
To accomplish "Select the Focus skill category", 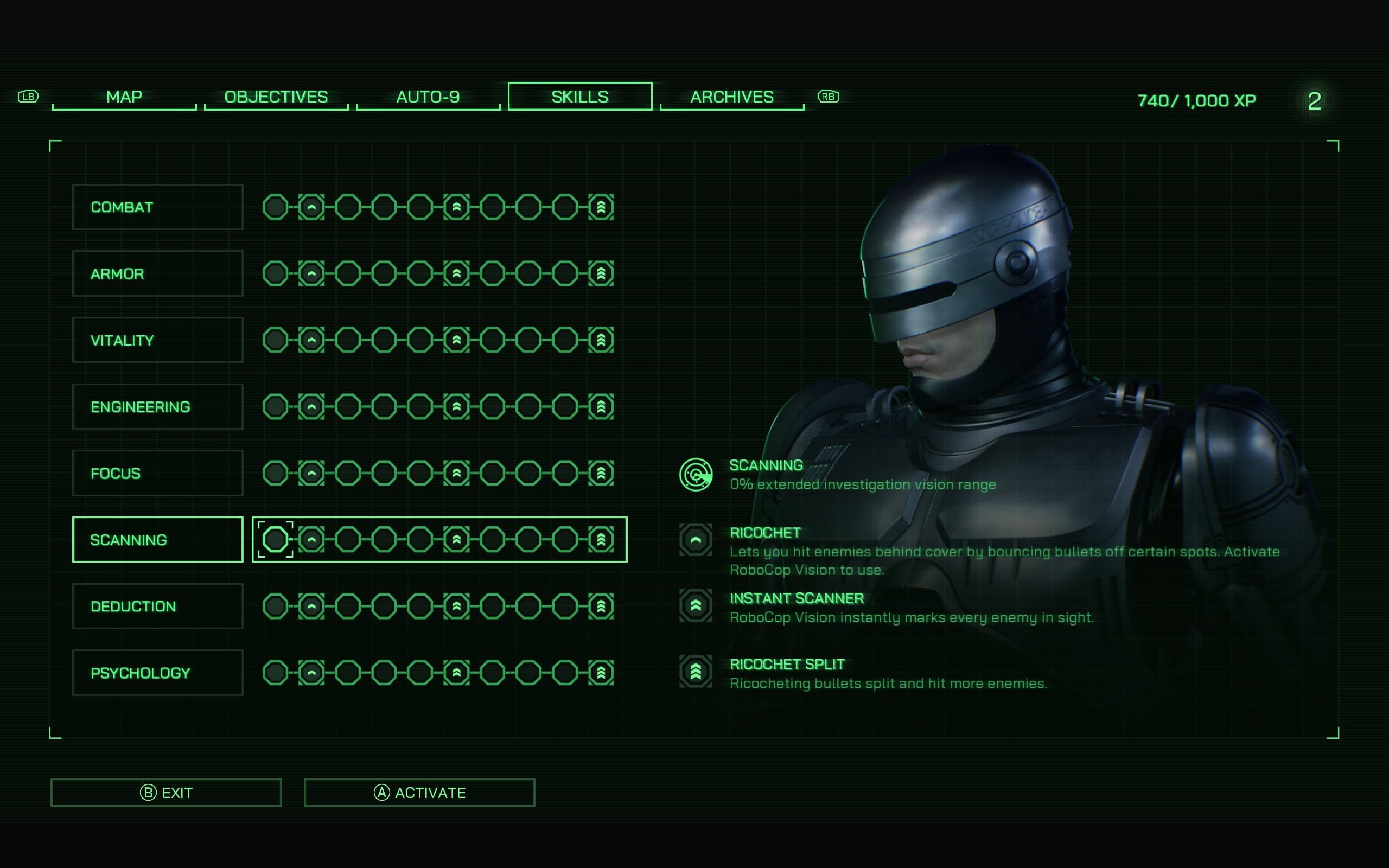I will [x=158, y=473].
